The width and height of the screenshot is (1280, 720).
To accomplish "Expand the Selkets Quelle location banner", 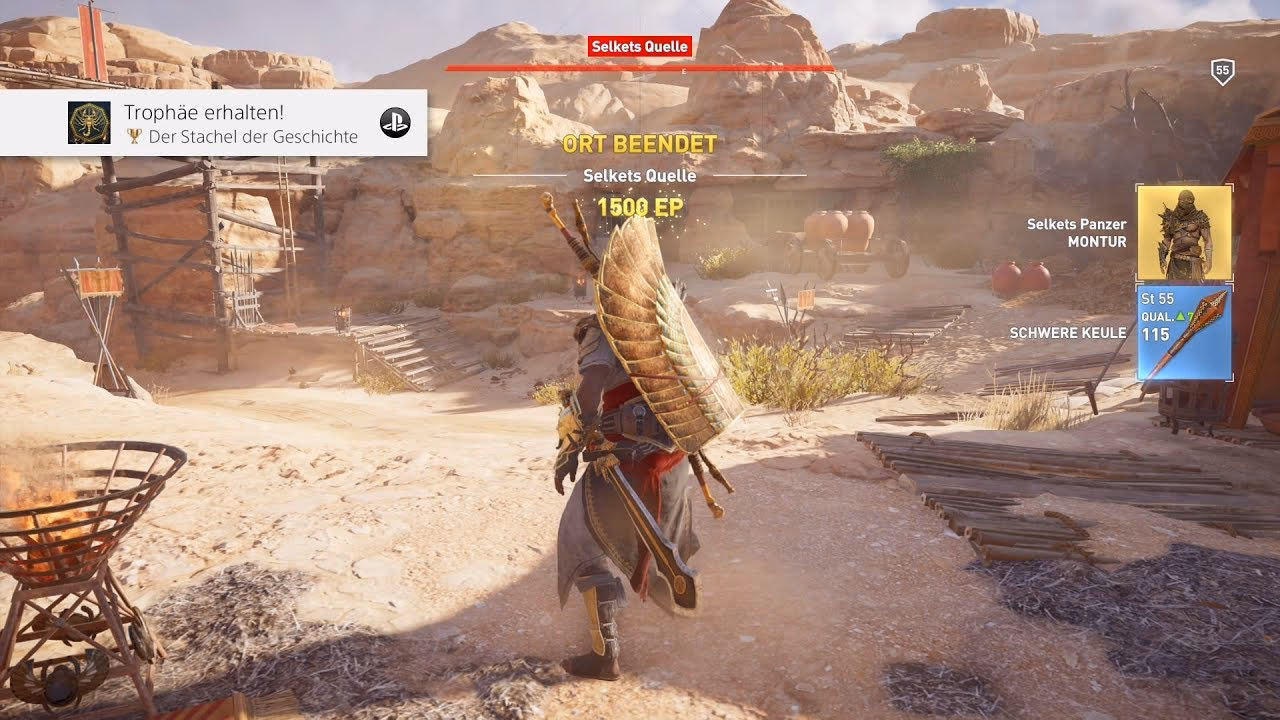I will pyautogui.click(x=640, y=44).
